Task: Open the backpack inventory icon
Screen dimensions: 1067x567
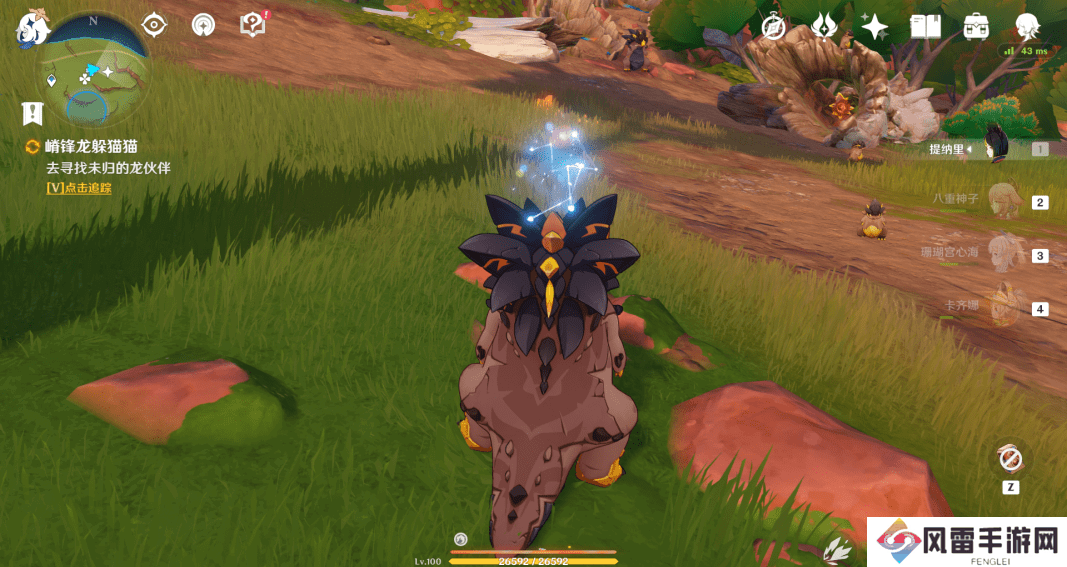Action: [x=976, y=27]
